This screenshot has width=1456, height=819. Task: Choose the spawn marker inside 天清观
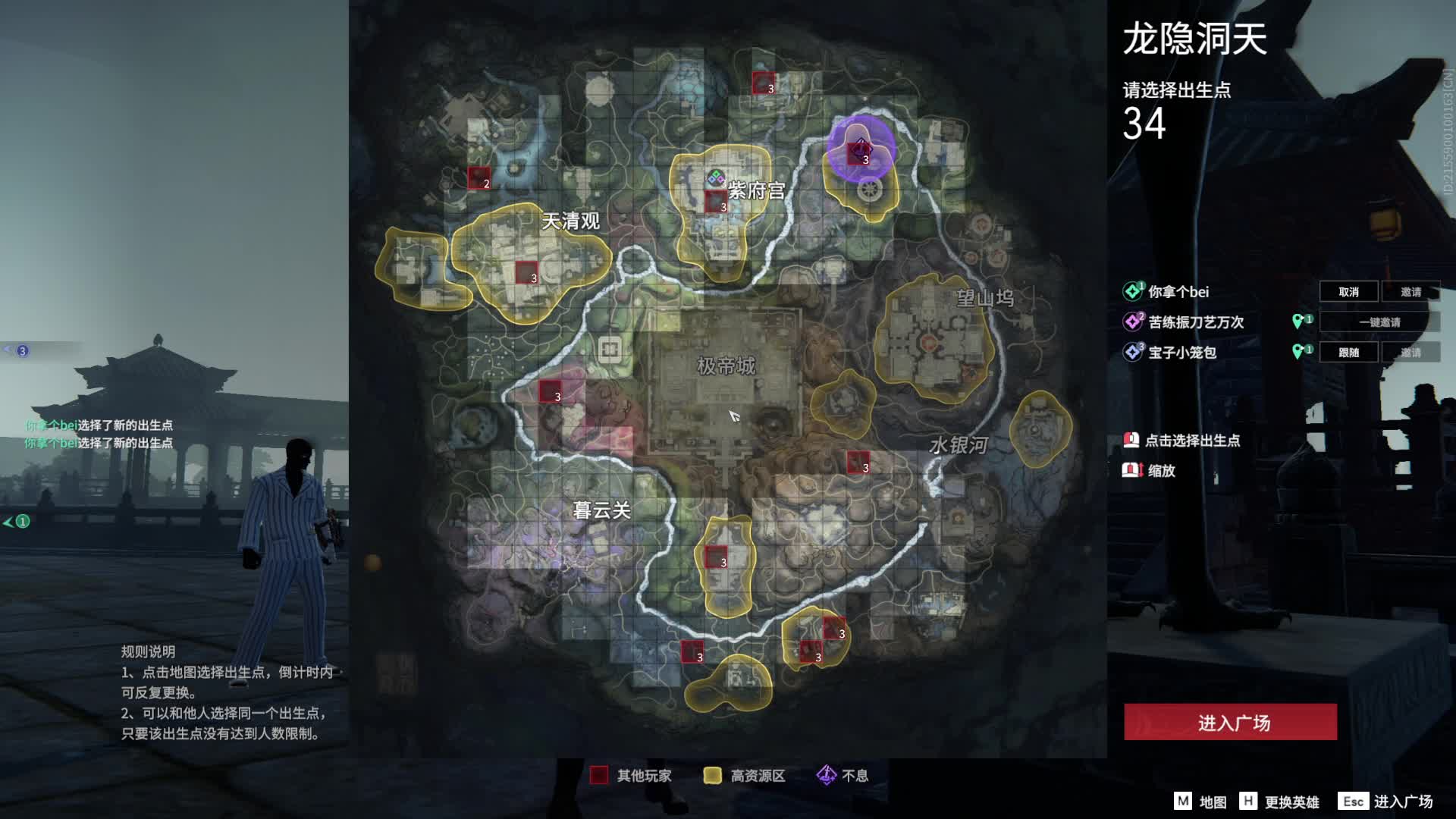click(x=526, y=272)
